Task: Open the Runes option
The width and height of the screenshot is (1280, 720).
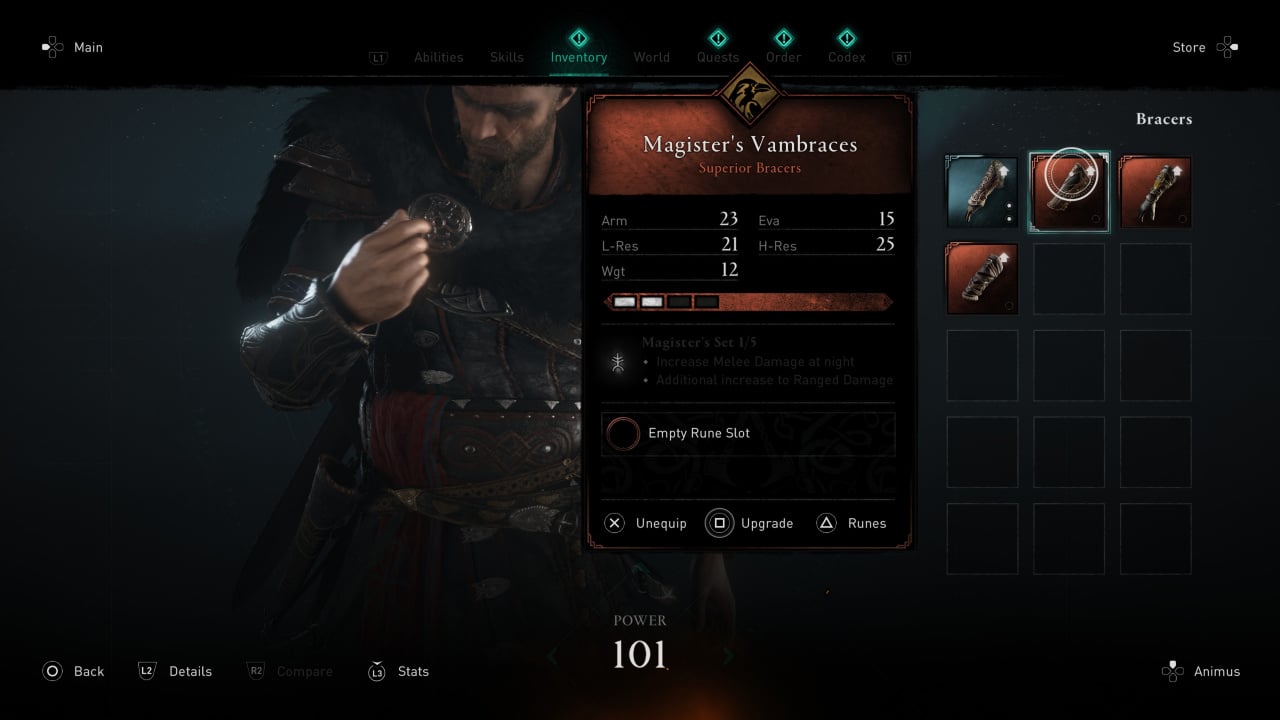Action: click(866, 523)
